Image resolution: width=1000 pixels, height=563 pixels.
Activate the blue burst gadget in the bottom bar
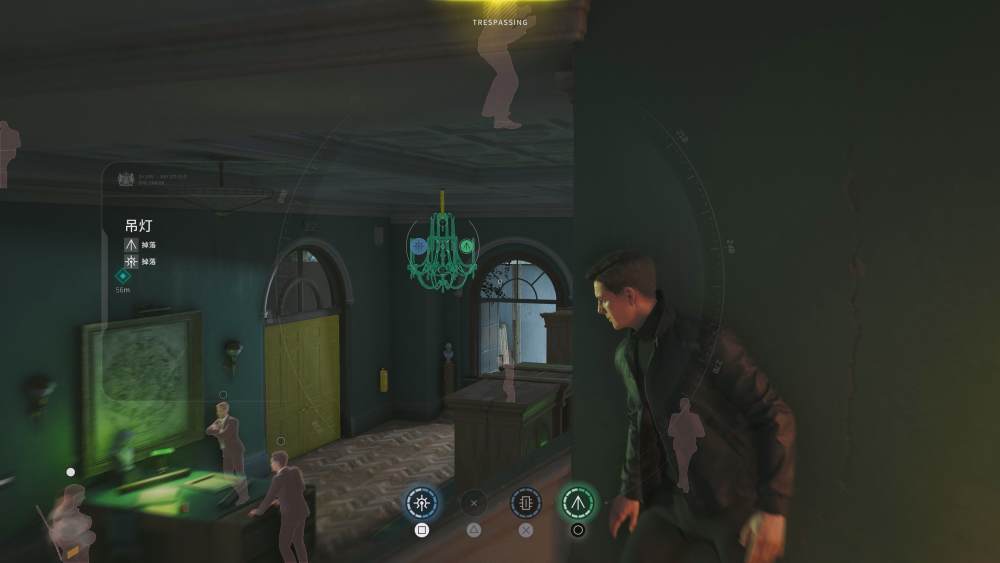click(422, 503)
